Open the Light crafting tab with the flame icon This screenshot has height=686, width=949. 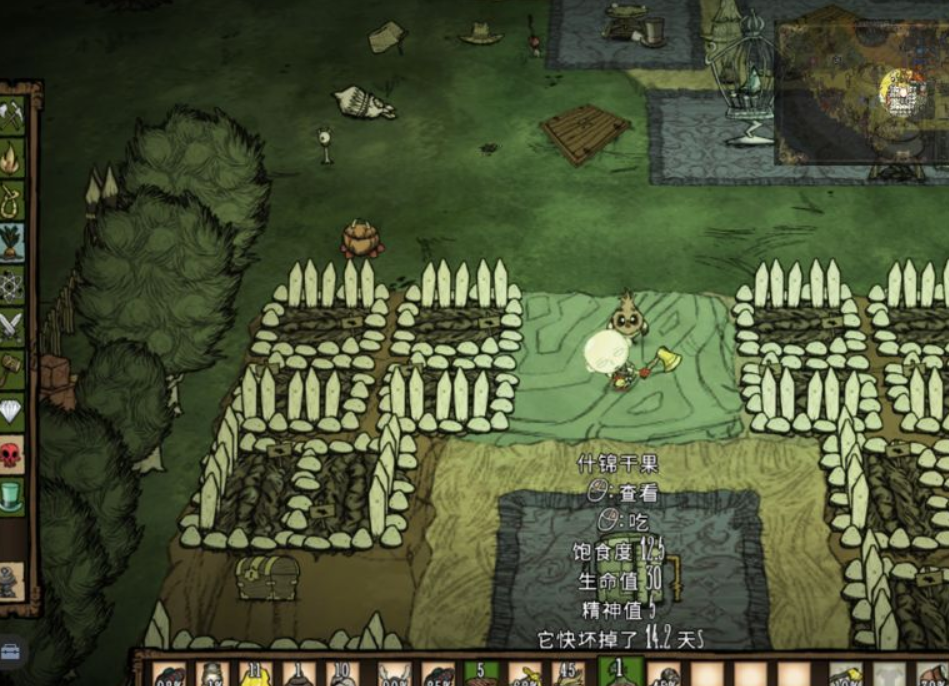pyautogui.click(x=12, y=158)
